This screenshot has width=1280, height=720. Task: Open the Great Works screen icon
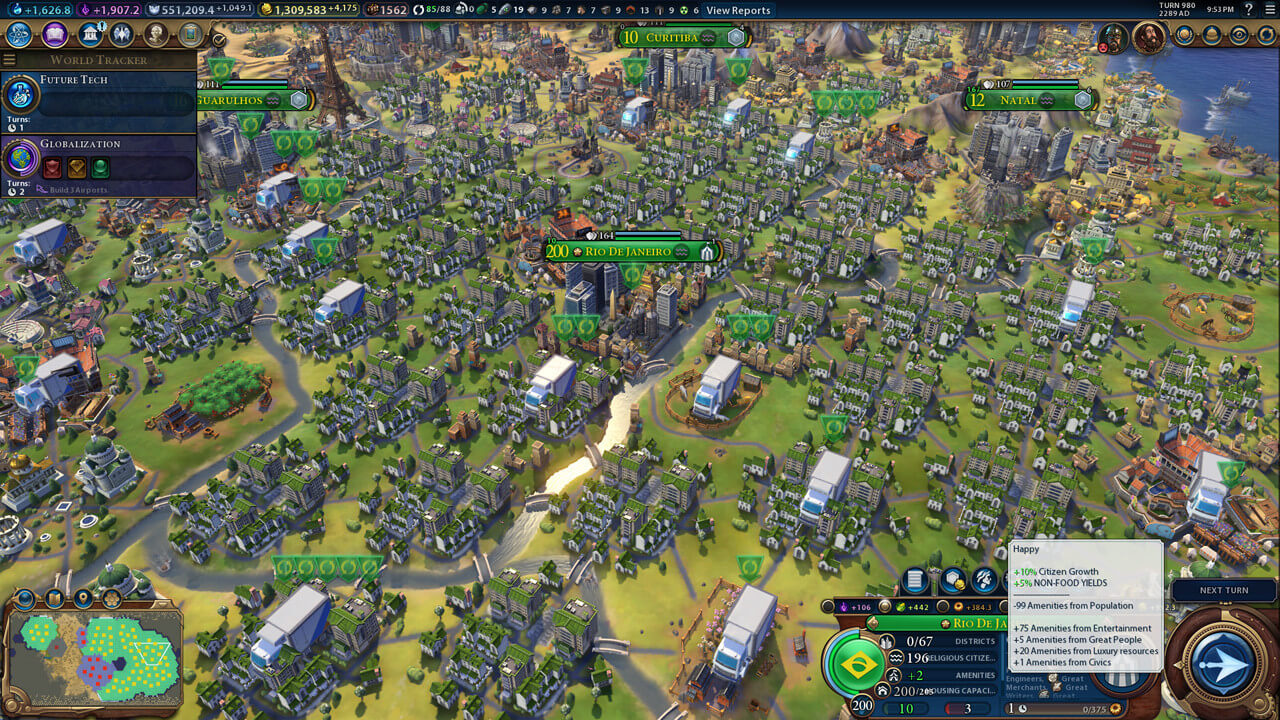190,35
